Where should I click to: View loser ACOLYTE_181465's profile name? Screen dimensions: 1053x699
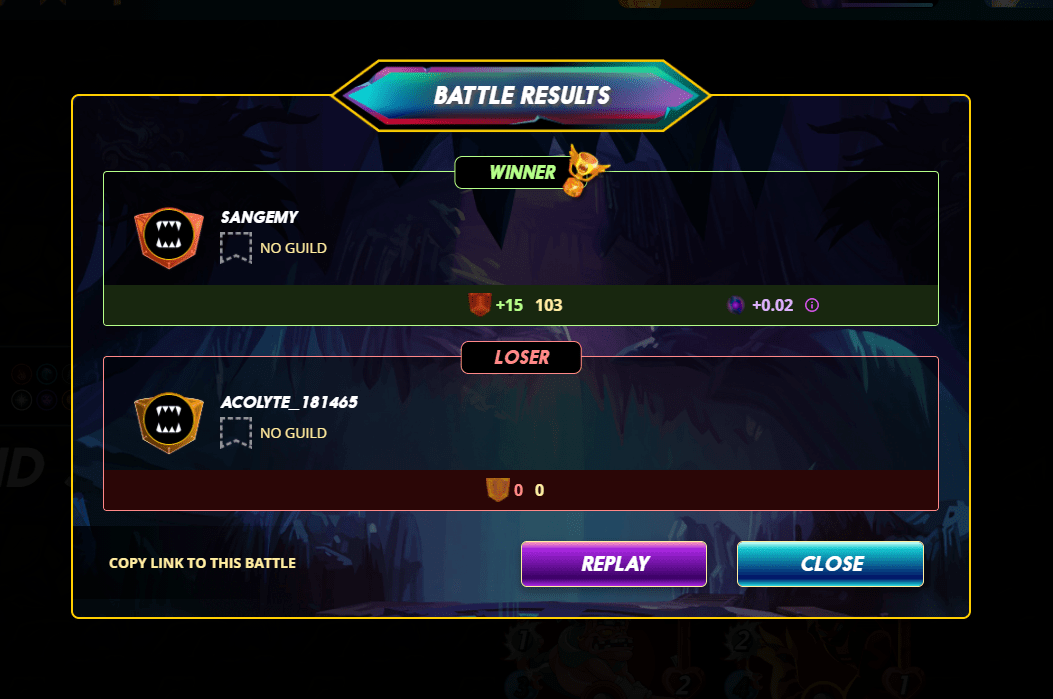289,402
